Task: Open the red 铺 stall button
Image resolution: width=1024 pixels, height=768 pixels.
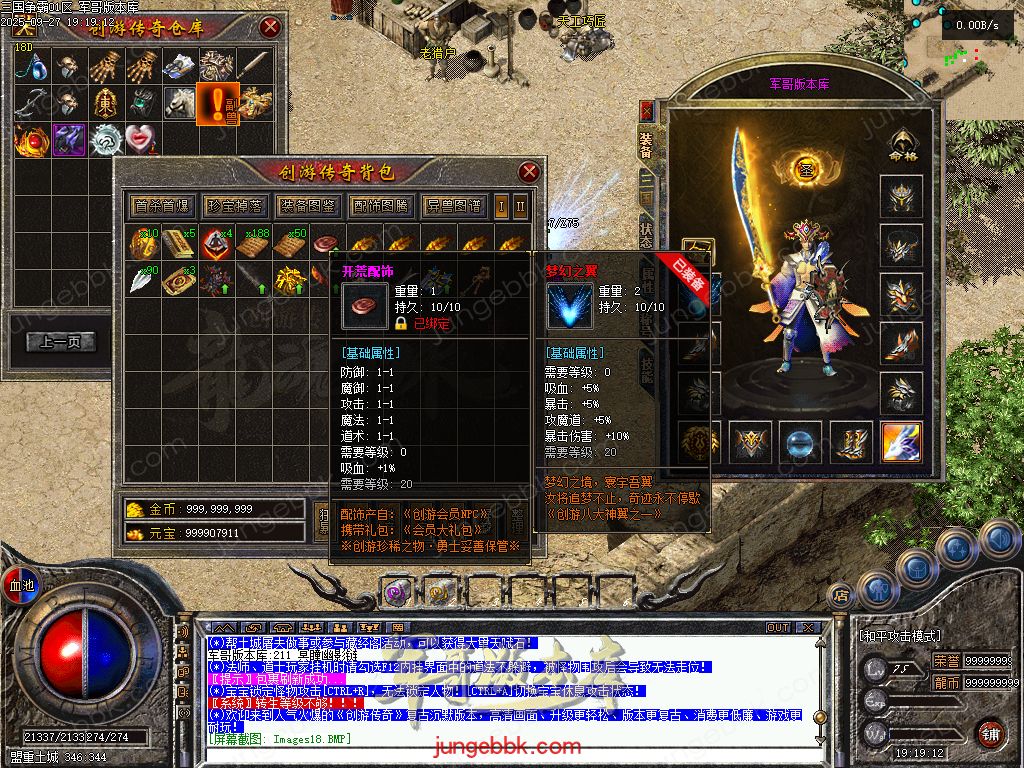Action: (x=990, y=733)
